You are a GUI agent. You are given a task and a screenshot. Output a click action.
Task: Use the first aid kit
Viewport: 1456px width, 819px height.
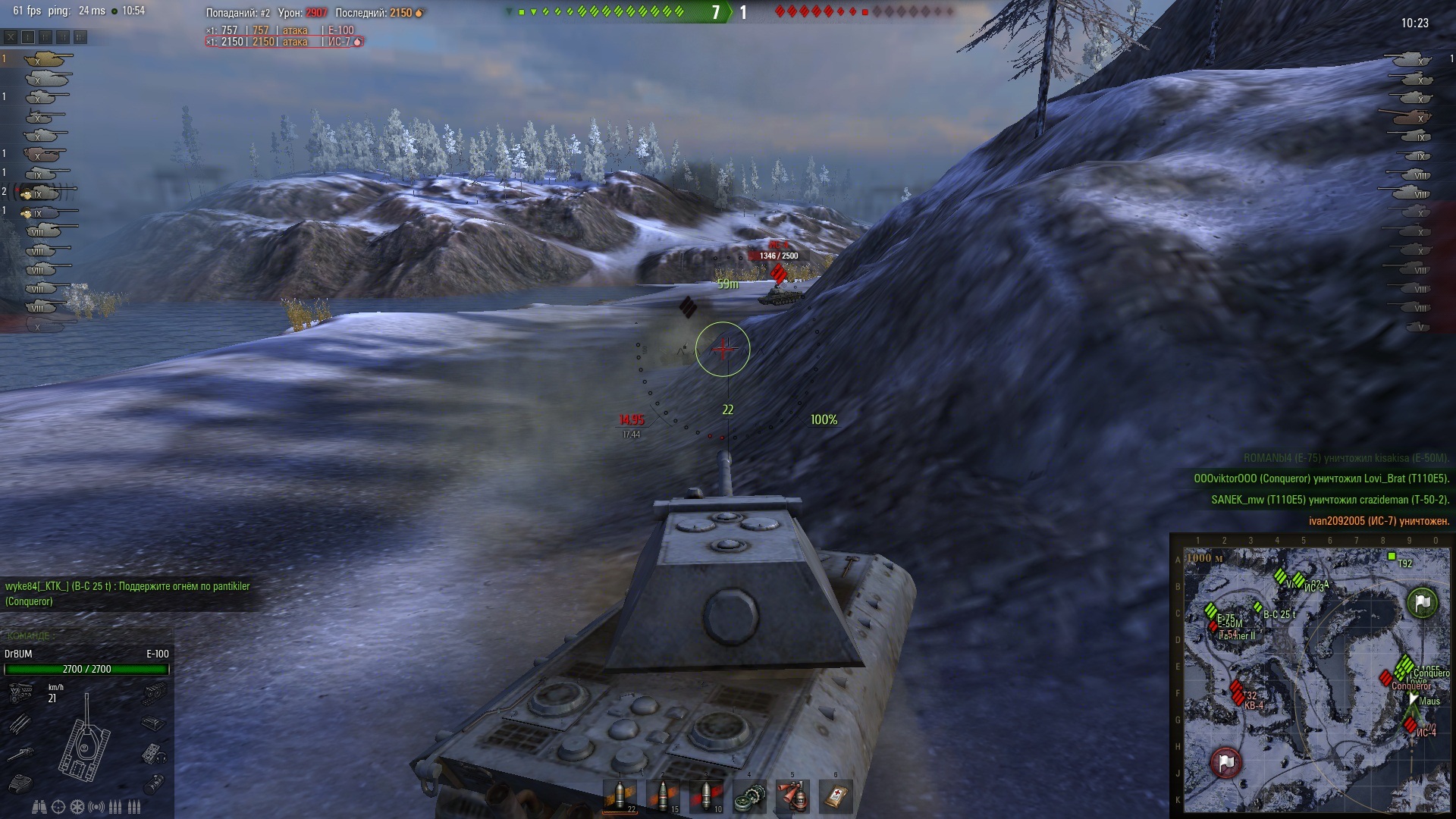(x=836, y=796)
